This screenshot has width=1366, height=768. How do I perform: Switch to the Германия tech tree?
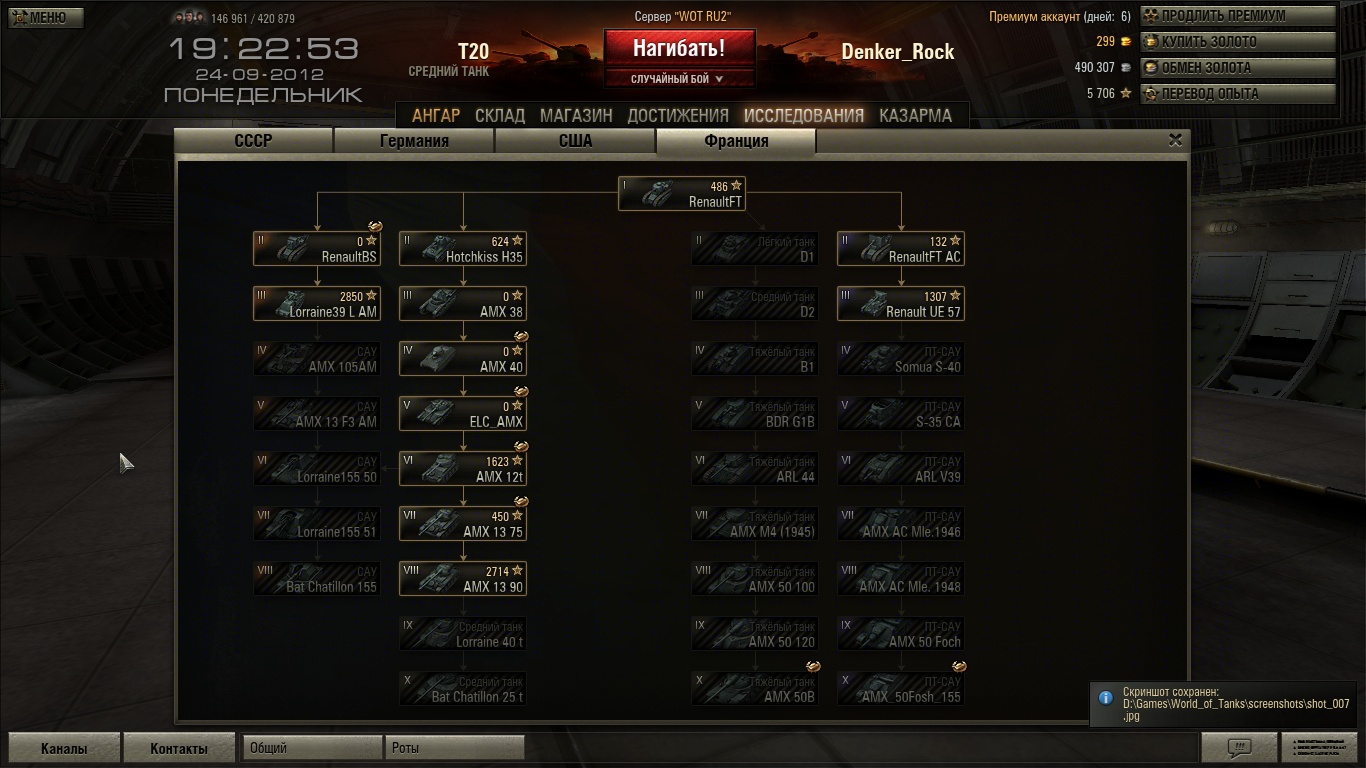point(414,141)
